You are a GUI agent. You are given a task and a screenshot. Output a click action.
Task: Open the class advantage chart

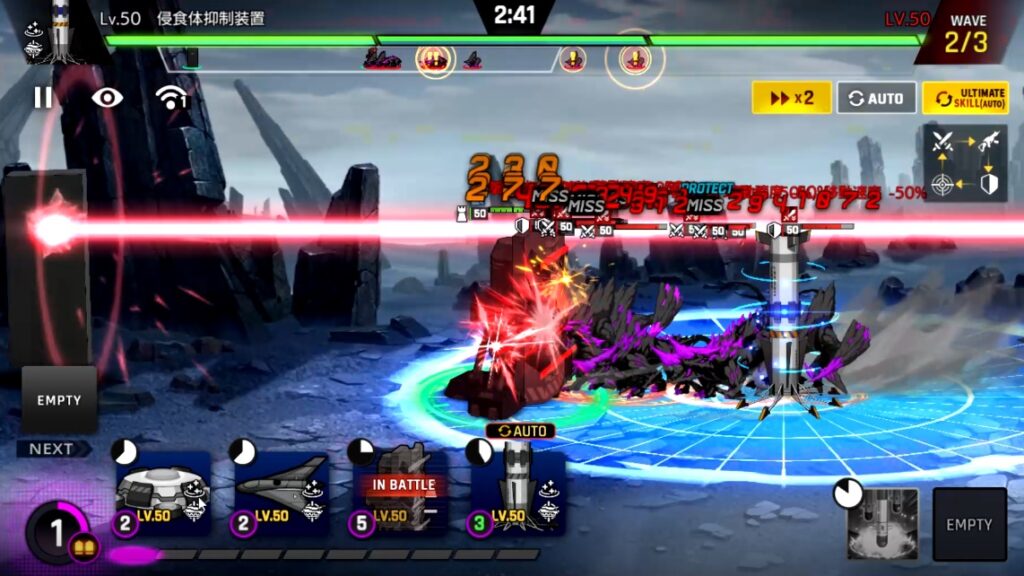coord(965,163)
